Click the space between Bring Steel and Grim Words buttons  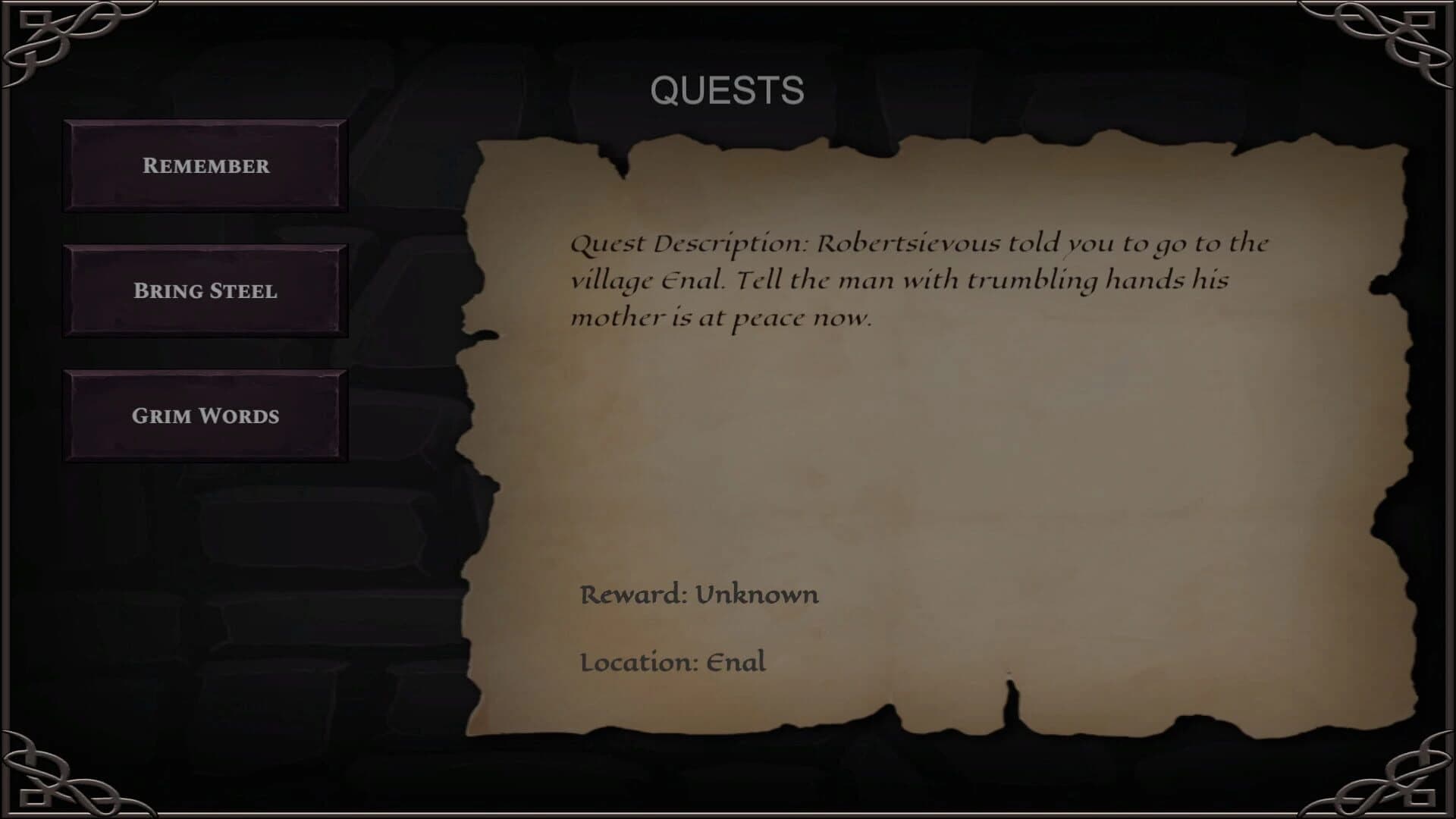pyautogui.click(x=205, y=353)
